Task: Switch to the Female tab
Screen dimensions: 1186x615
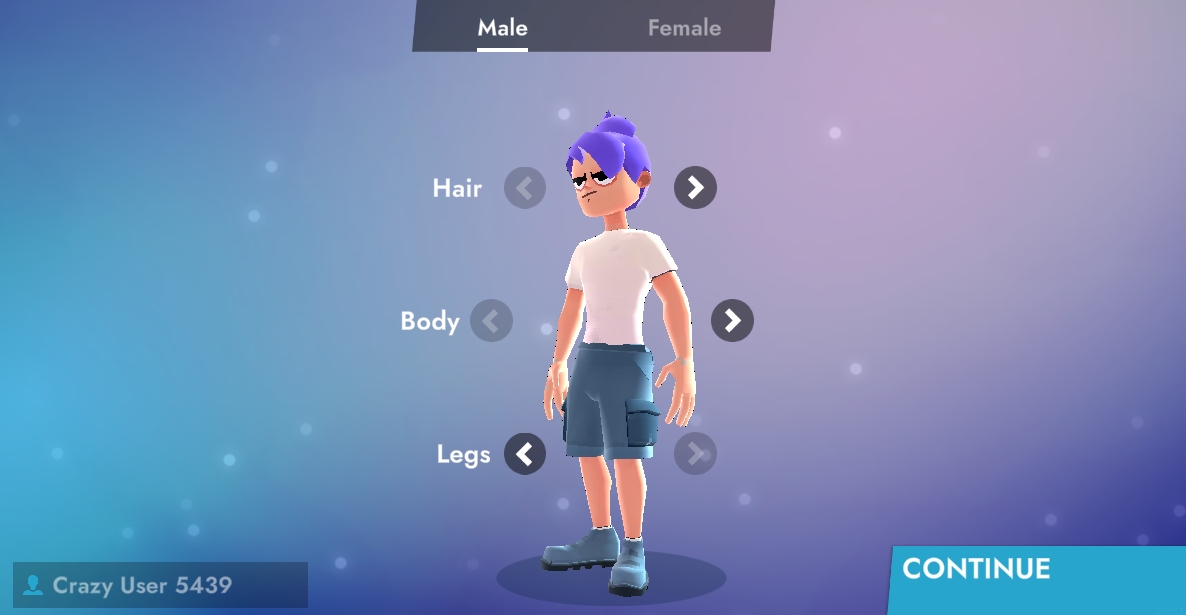Action: (684, 28)
